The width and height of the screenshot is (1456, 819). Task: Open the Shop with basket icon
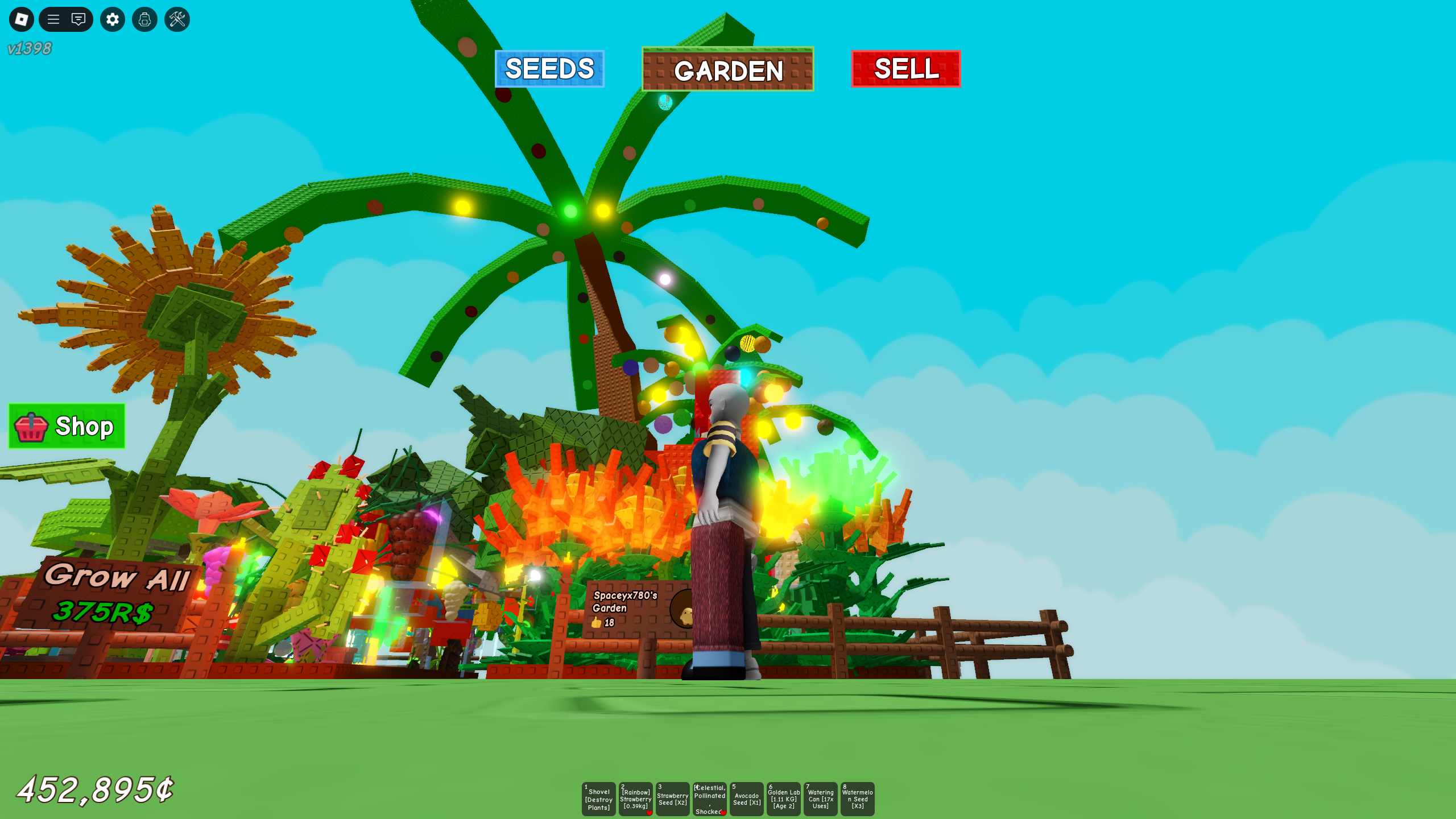point(67,426)
